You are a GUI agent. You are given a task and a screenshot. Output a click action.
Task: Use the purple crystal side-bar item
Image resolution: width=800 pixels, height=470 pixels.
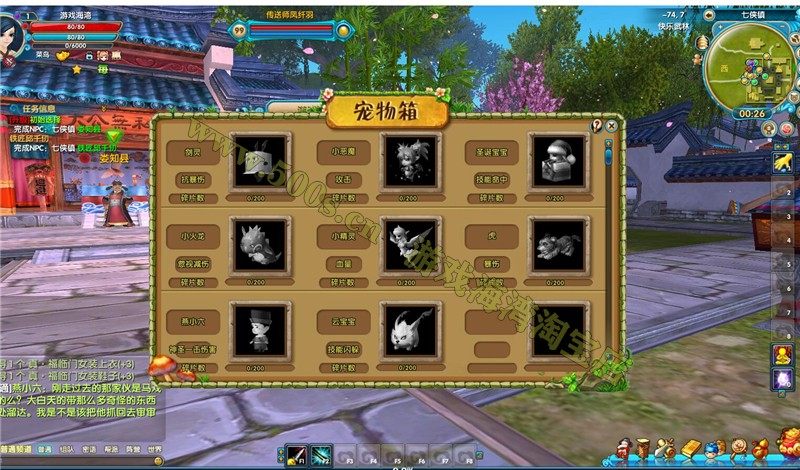784,379
